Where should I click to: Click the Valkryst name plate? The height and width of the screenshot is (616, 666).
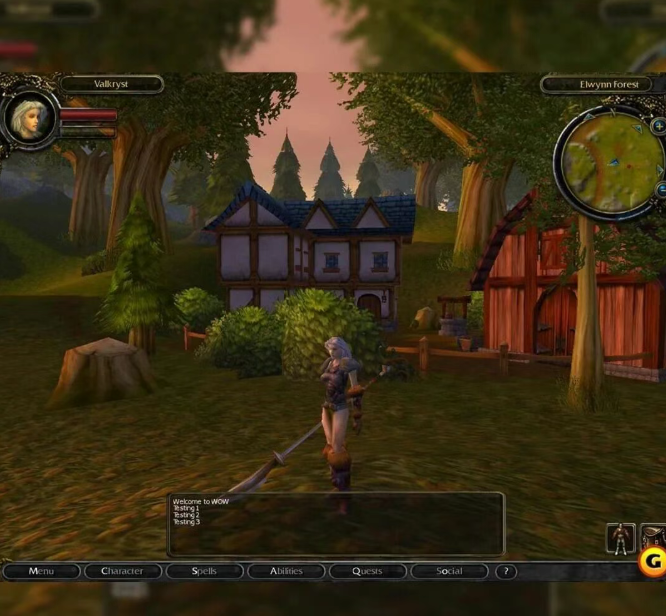tap(112, 85)
